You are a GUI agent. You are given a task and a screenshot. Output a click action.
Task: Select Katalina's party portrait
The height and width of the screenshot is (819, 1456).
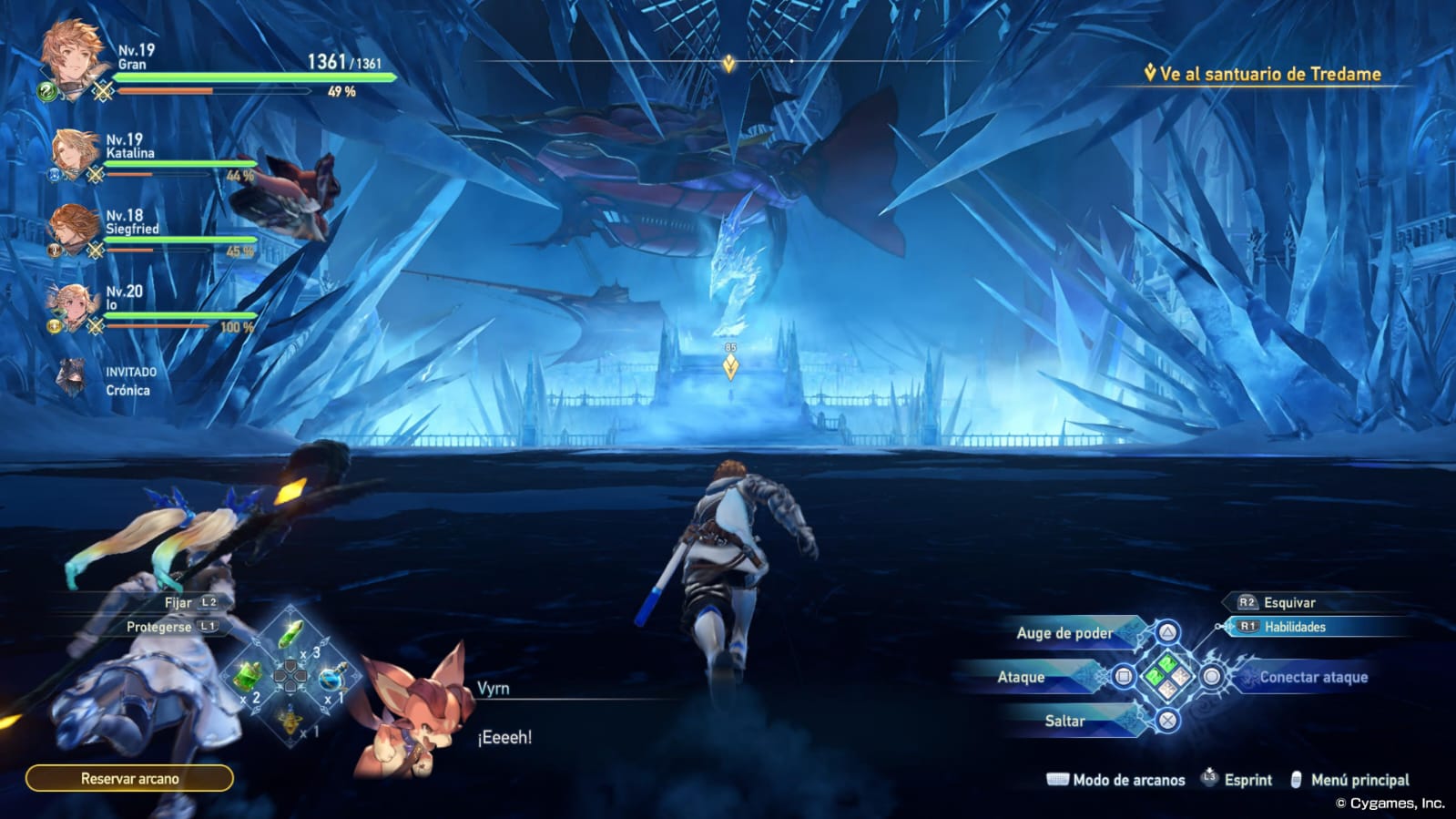74,151
